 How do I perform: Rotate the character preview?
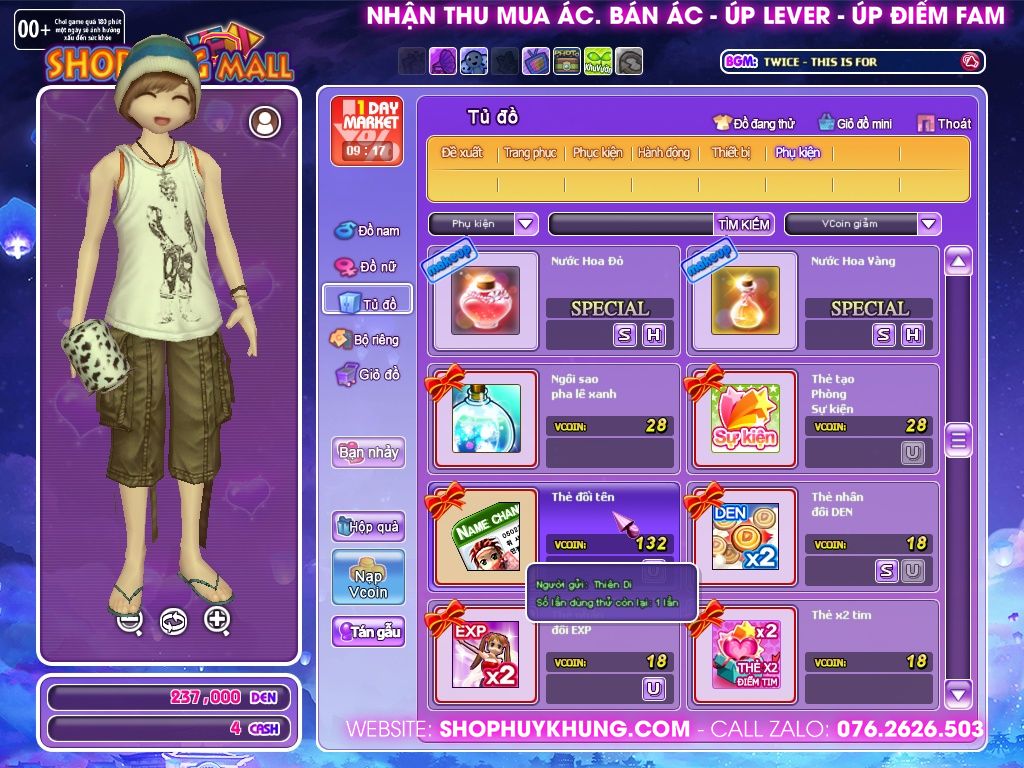pos(173,621)
